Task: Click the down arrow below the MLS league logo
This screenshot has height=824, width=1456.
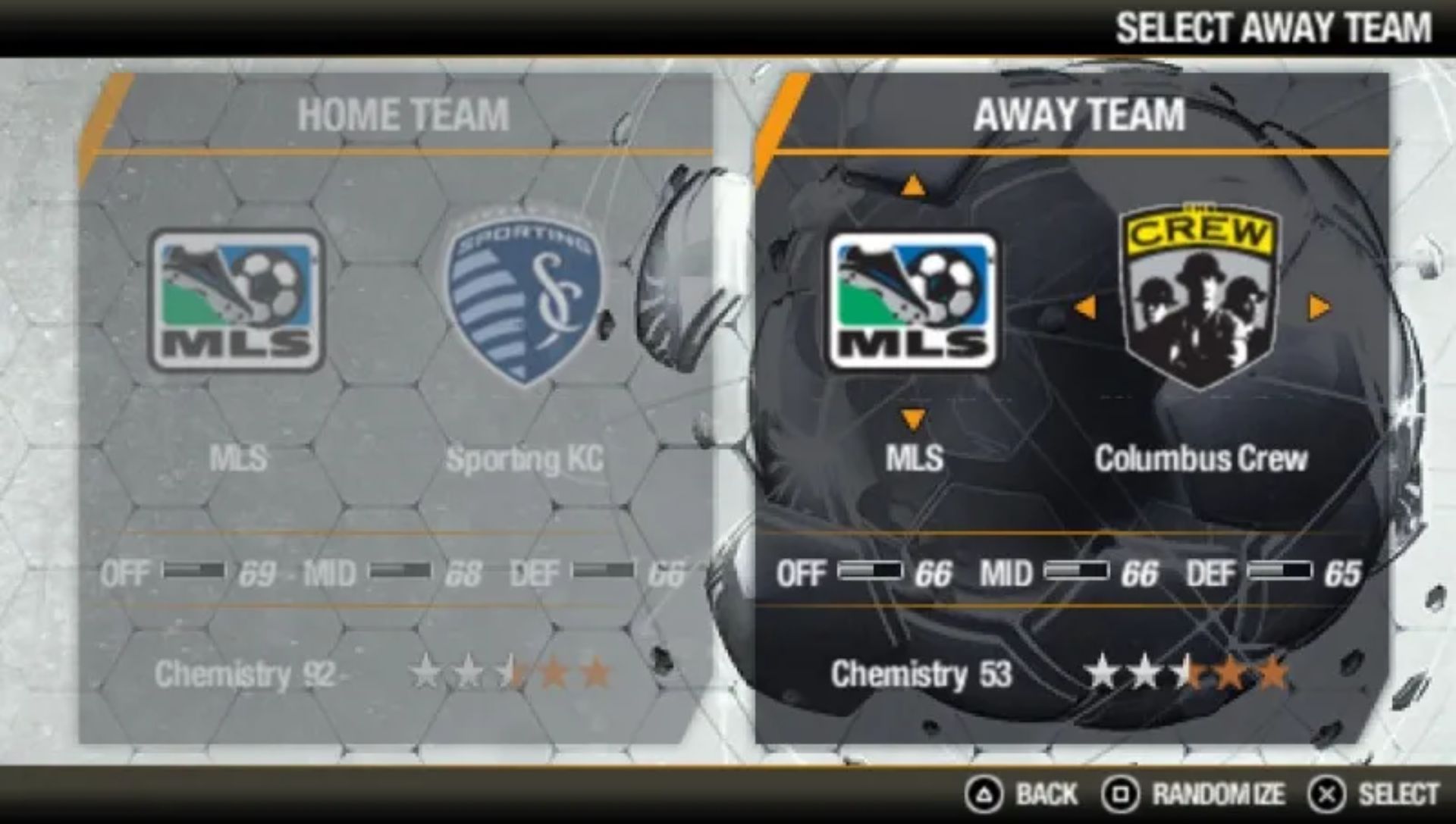Action: pyautogui.click(x=912, y=416)
